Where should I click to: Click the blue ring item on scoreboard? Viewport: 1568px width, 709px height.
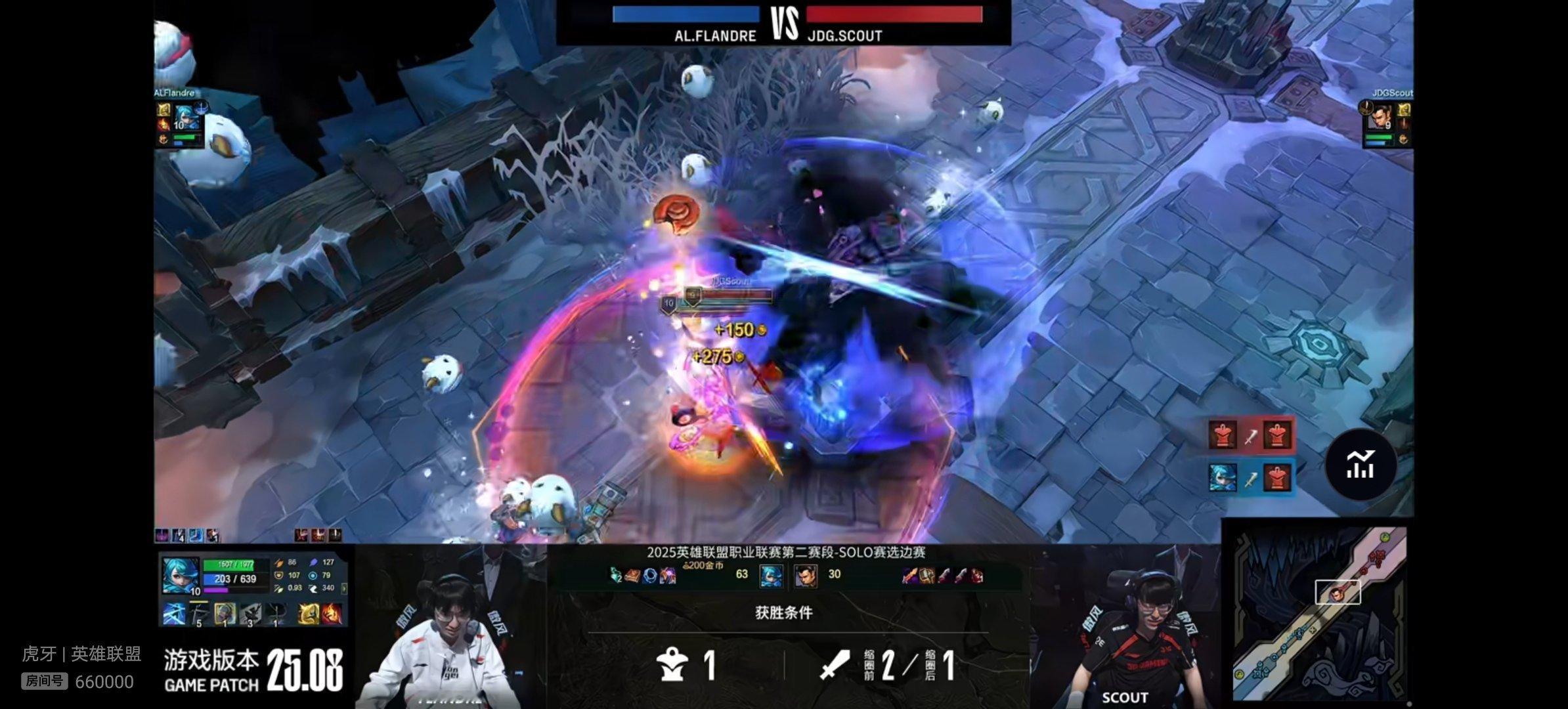pyautogui.click(x=650, y=576)
